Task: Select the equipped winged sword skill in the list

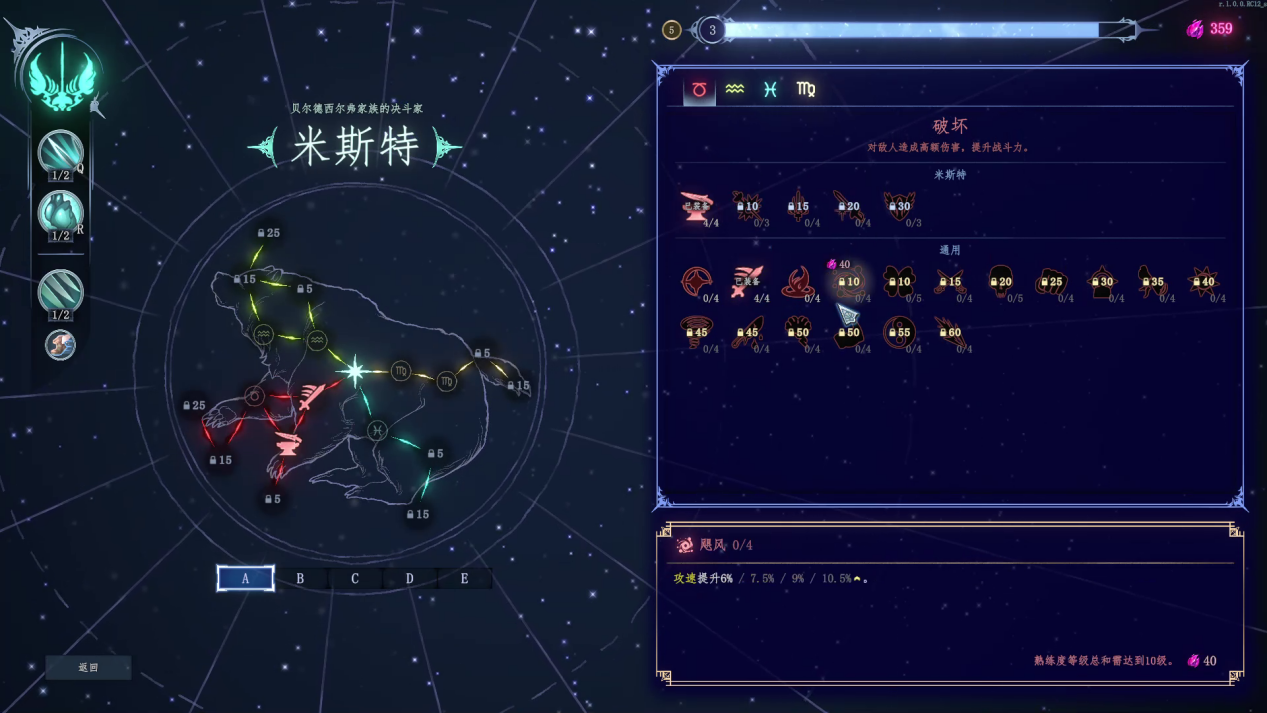Action: tap(747, 282)
